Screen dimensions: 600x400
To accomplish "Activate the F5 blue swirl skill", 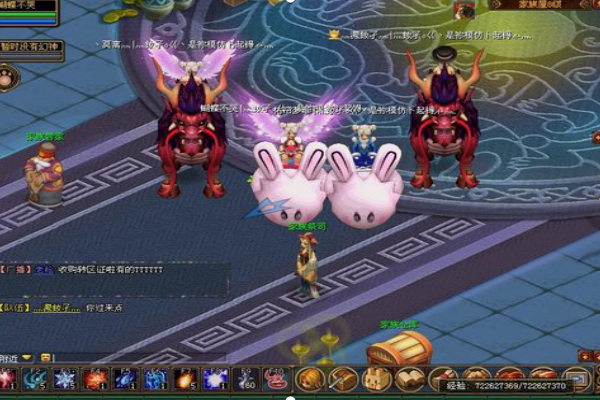I will click(126, 379).
